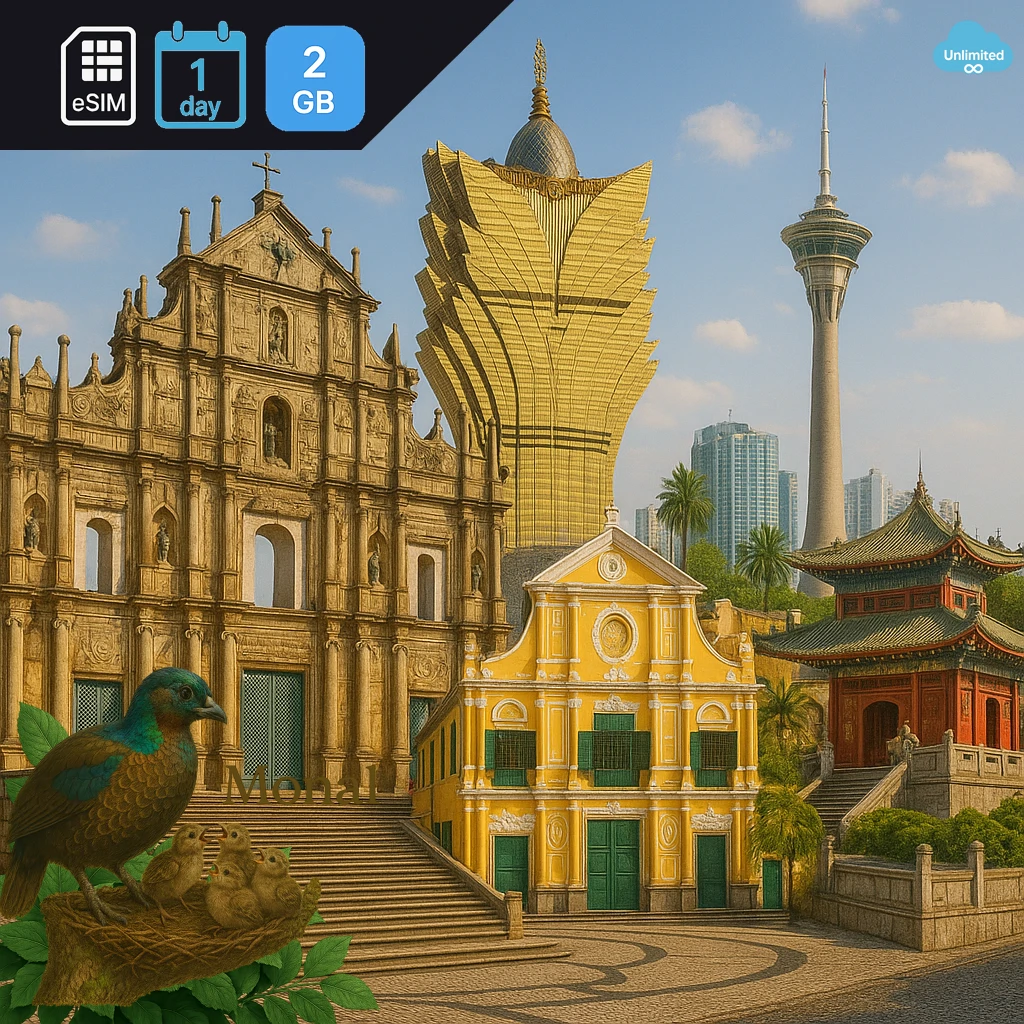Choose the 2 GB data badge
Viewport: 1024px width, 1024px height.
click(315, 78)
